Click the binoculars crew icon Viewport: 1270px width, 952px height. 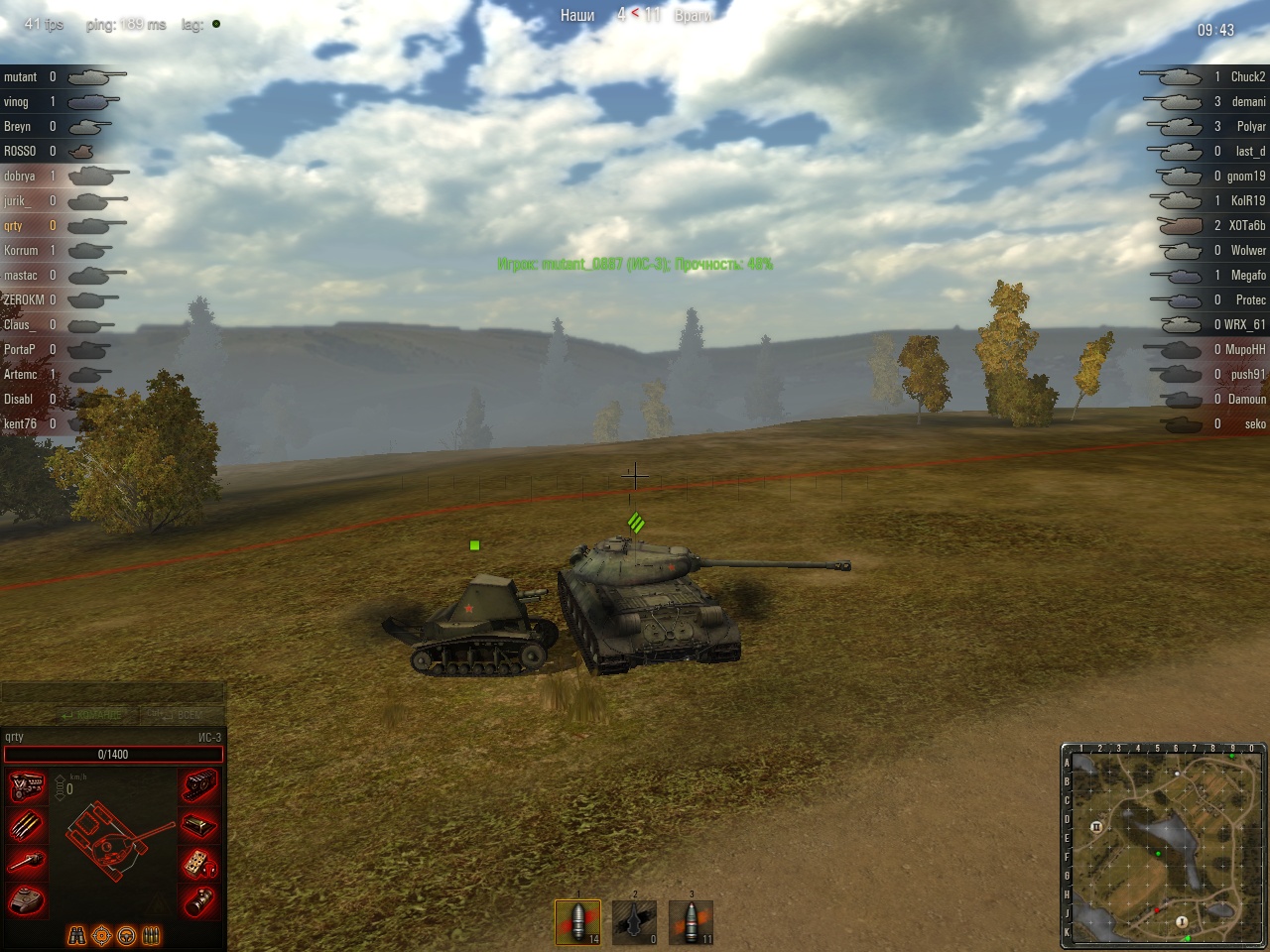coord(76,935)
